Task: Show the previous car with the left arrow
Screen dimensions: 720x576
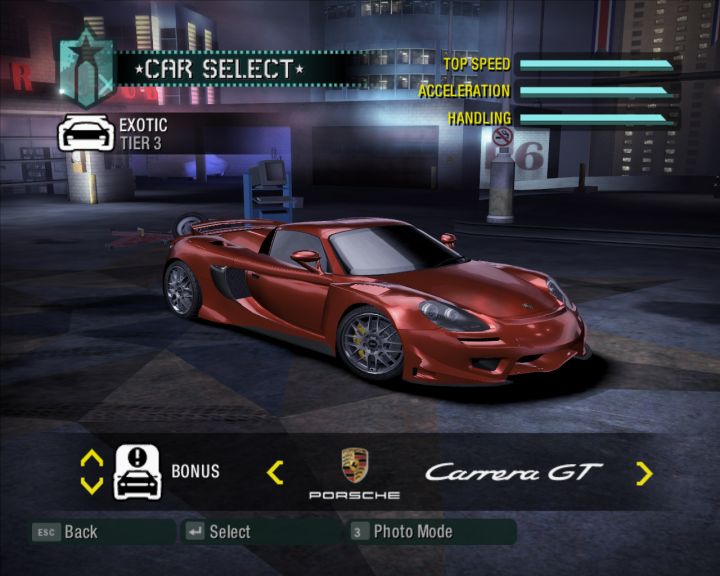Action: point(275,472)
